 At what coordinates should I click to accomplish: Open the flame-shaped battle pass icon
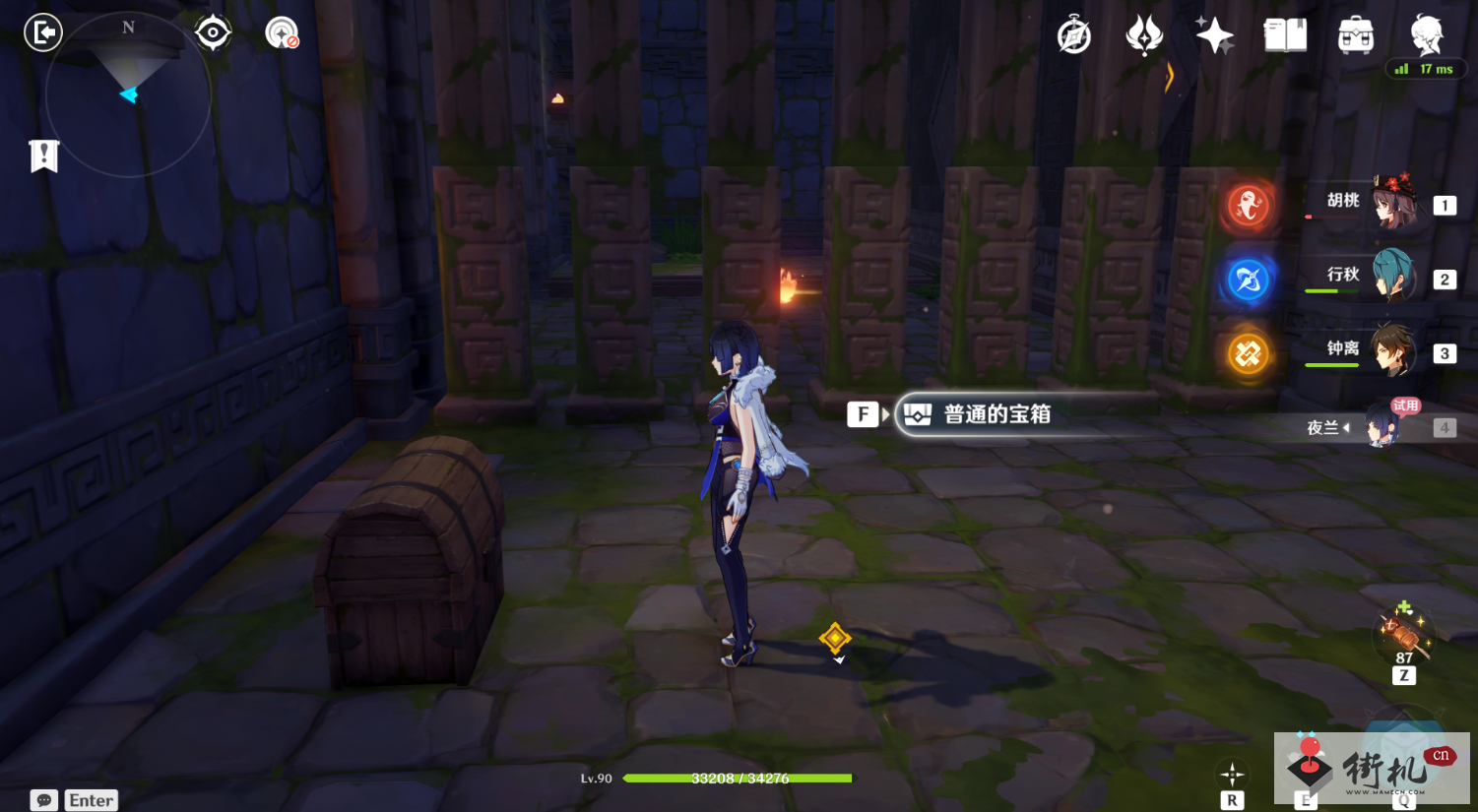click(x=1144, y=36)
